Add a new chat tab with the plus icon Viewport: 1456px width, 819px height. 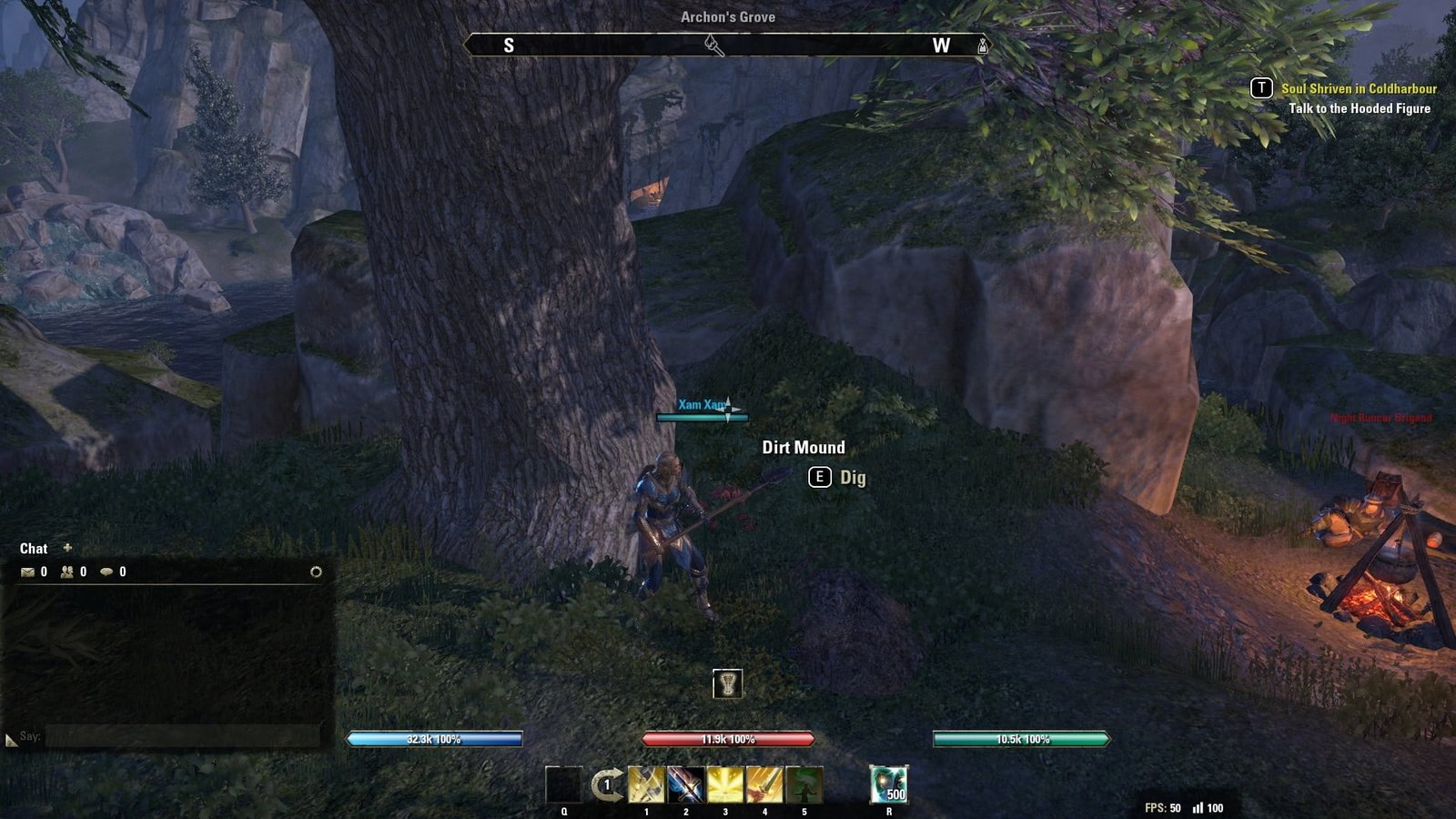point(67,548)
